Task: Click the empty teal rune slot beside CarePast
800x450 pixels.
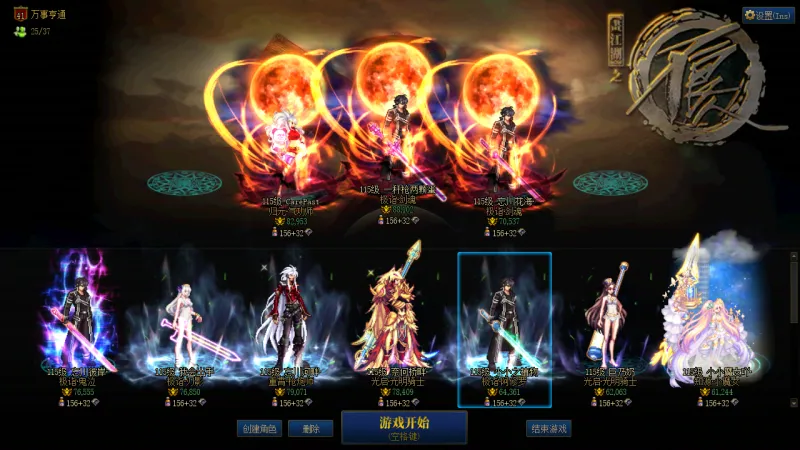Action: [x=184, y=183]
